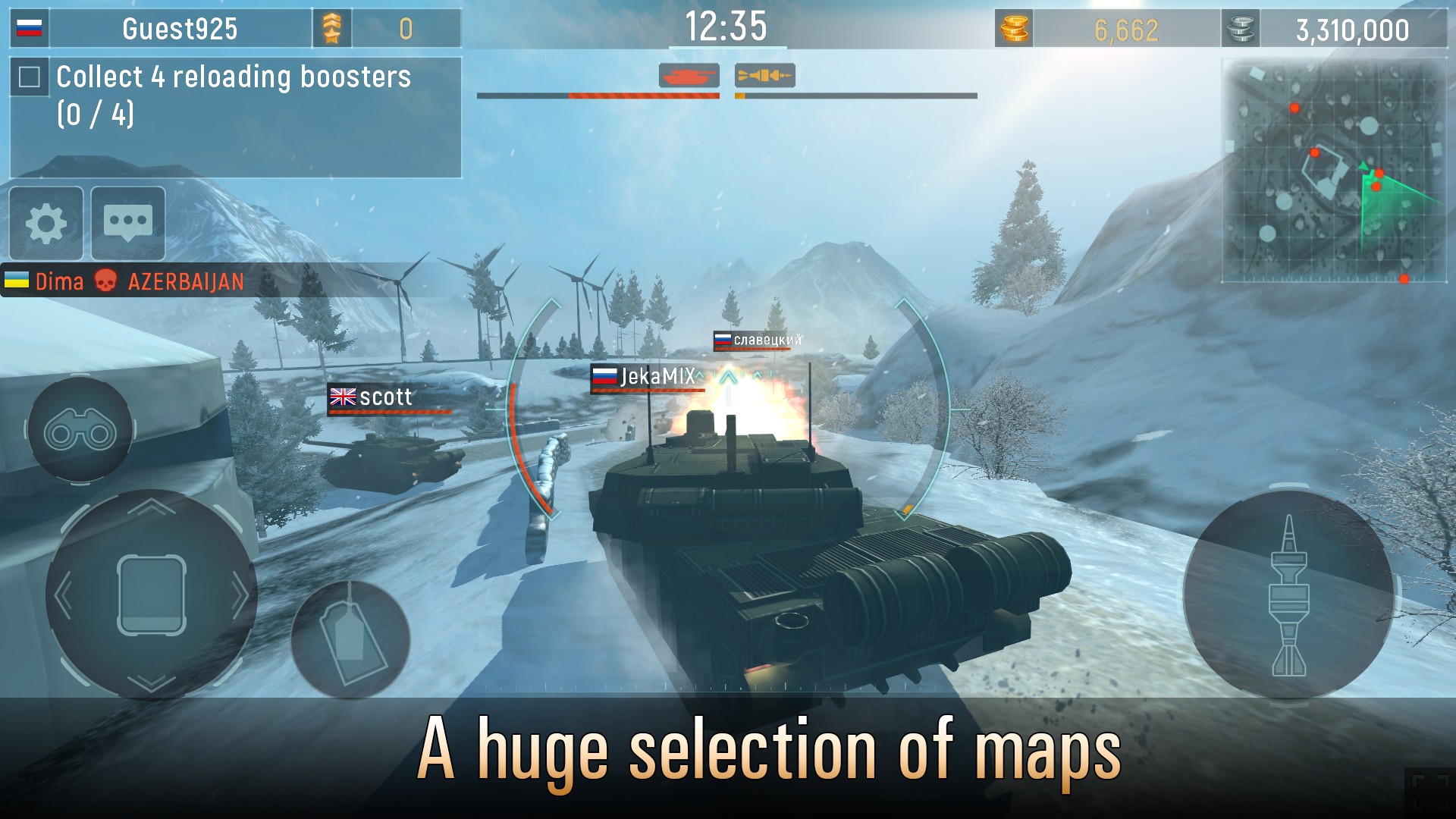Steer left with the movement pad arrow

click(64, 595)
